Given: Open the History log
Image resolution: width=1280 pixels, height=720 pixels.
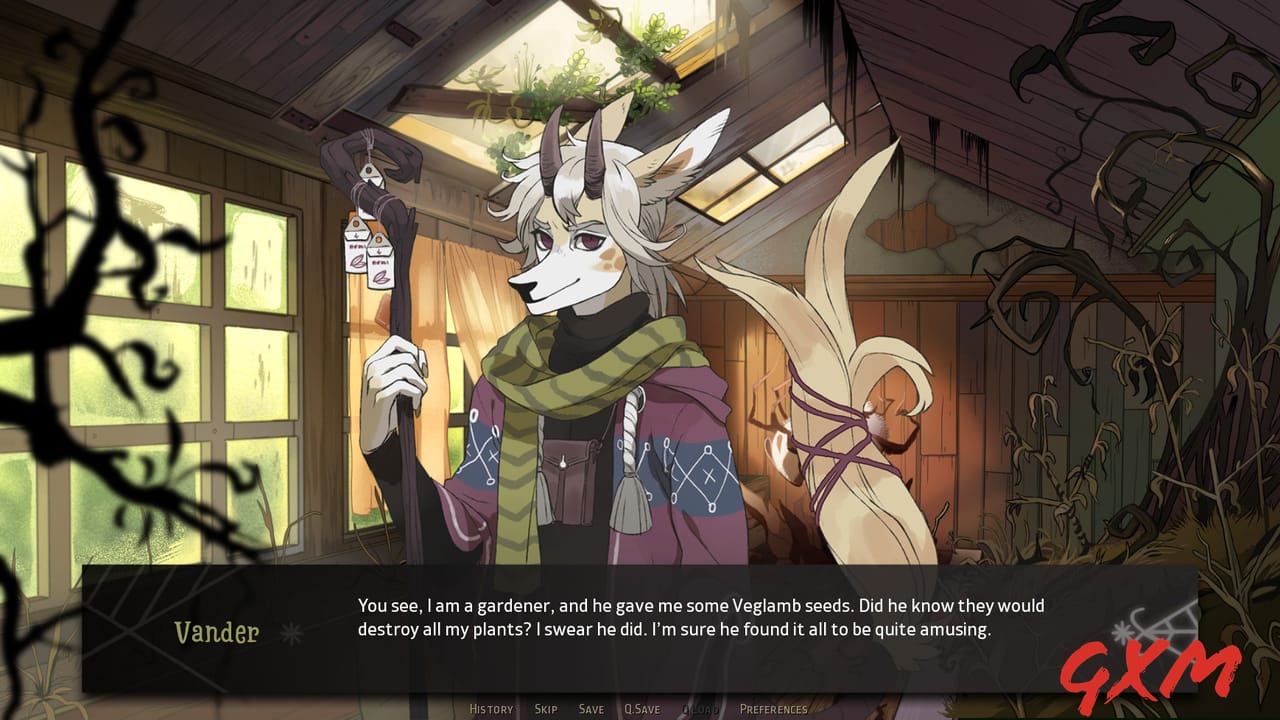Looking at the screenshot, I should (491, 708).
